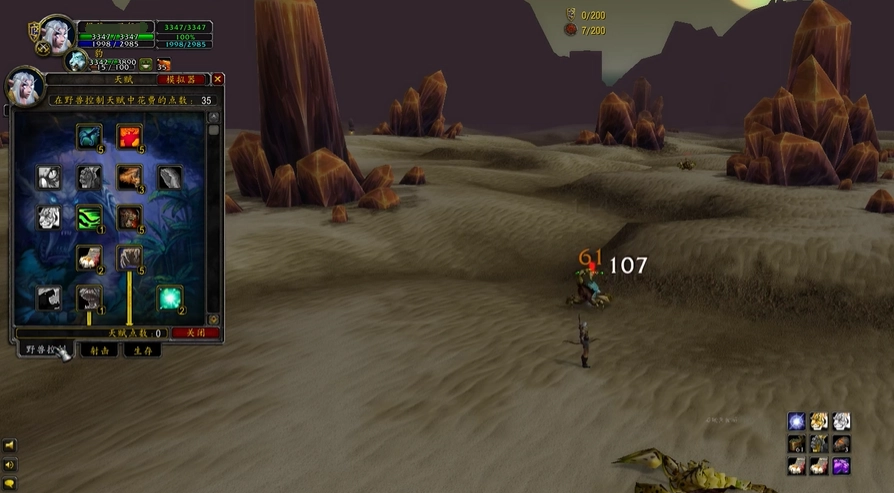The height and width of the screenshot is (493, 894).
Task: Open the 生存 talent tab
Action: 141,350
